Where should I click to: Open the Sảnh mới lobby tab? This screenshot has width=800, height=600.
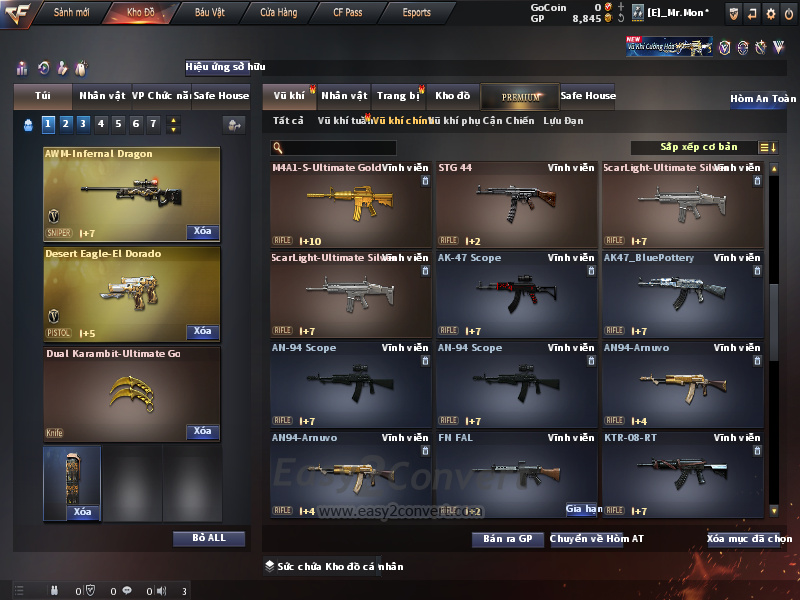point(71,13)
